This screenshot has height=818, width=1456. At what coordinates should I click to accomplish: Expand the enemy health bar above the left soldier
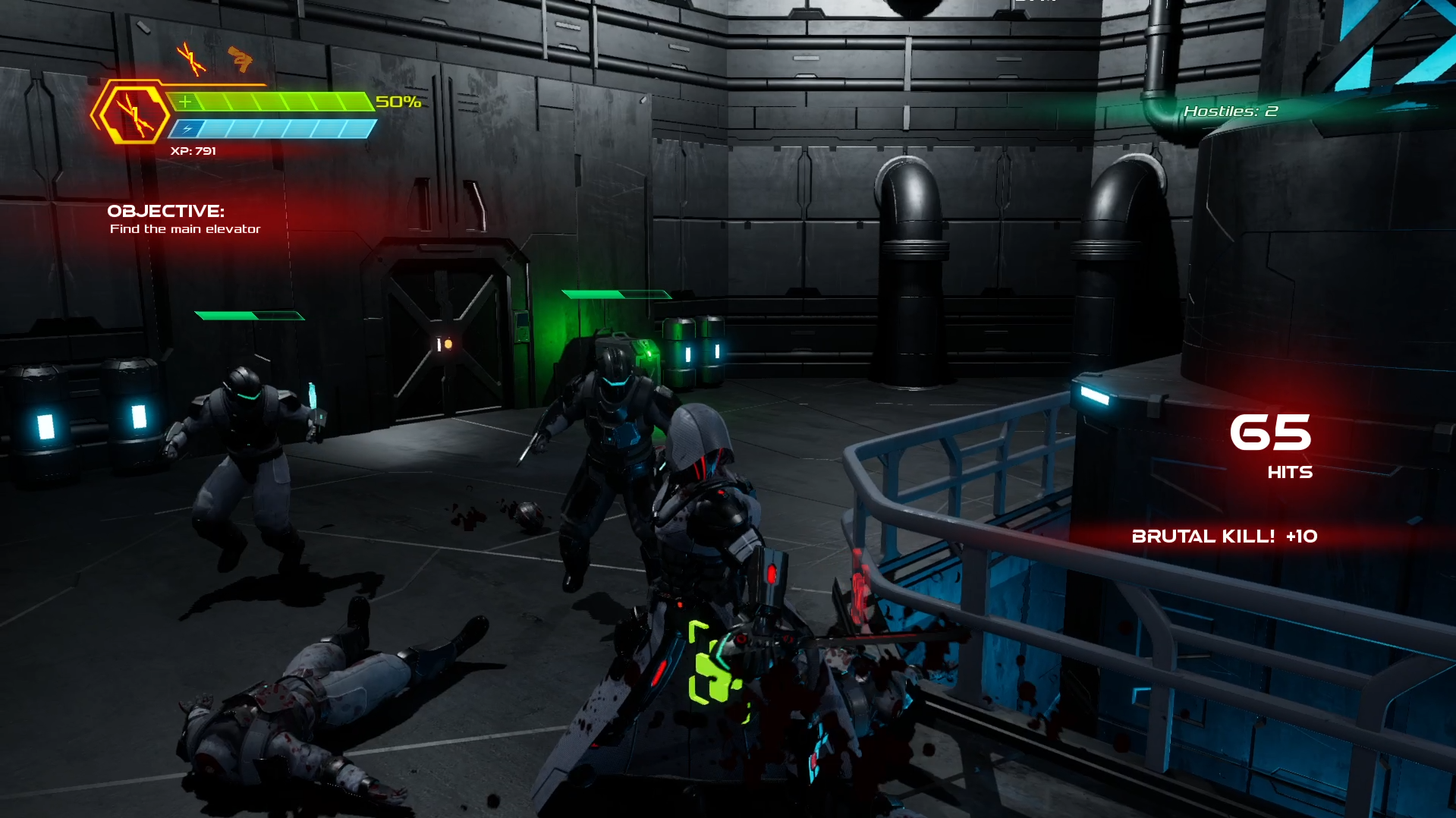pyautogui.click(x=250, y=314)
